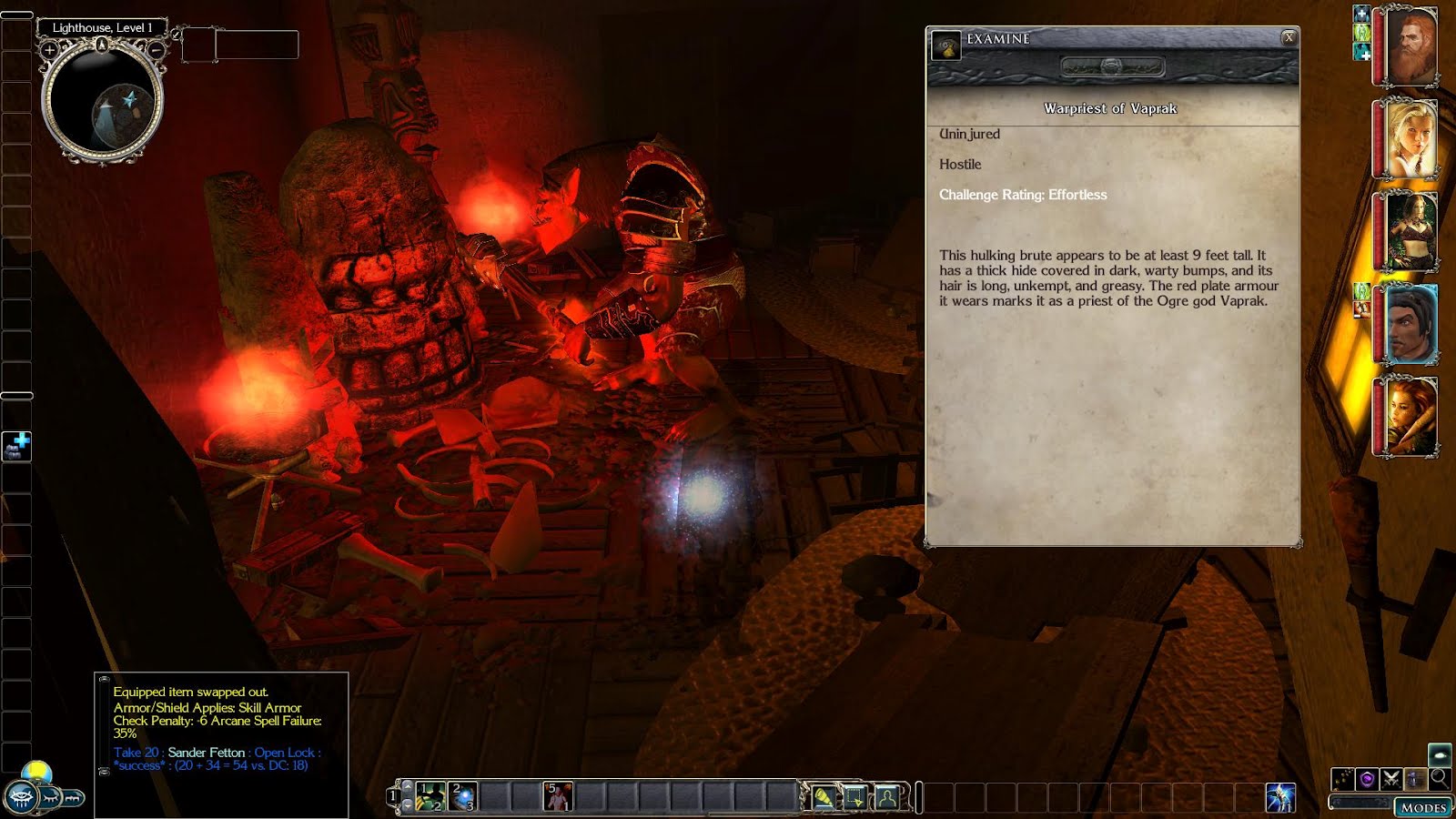This screenshot has width=1456, height=819.
Task: Zoom in the minimap with plus button
Action: (49, 51)
